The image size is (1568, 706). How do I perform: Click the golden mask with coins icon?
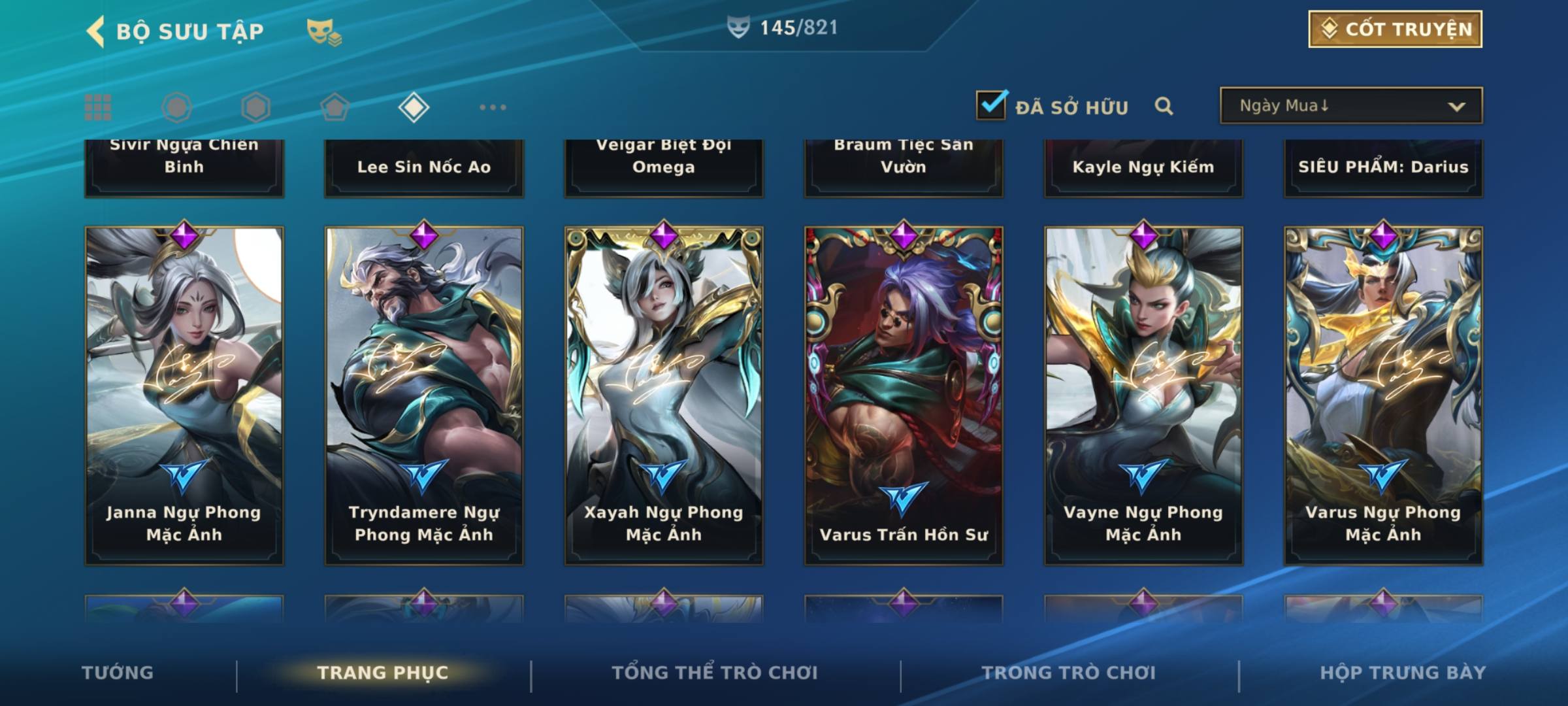[x=323, y=31]
